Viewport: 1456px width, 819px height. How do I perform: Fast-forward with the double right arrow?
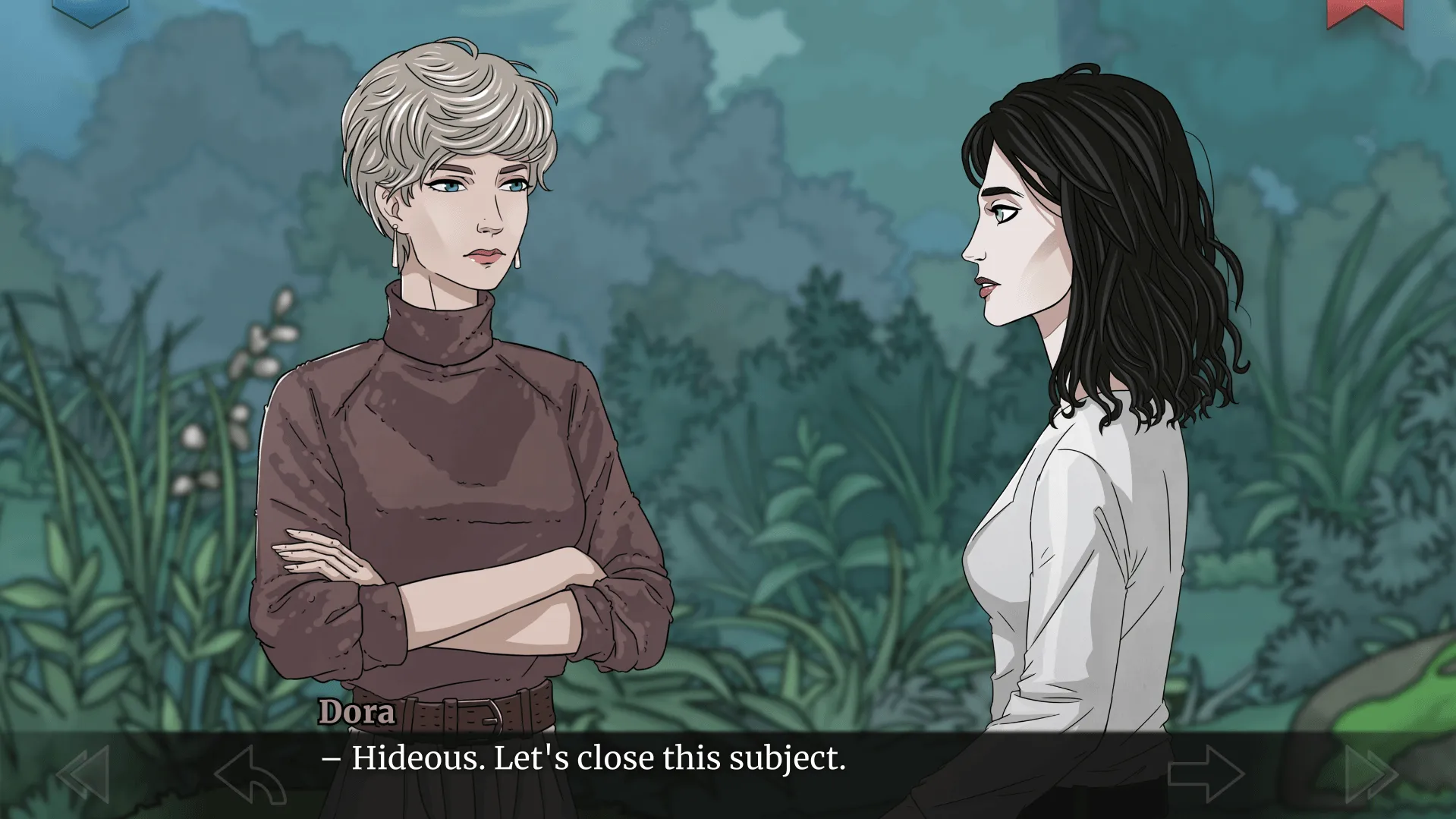click(x=1371, y=773)
